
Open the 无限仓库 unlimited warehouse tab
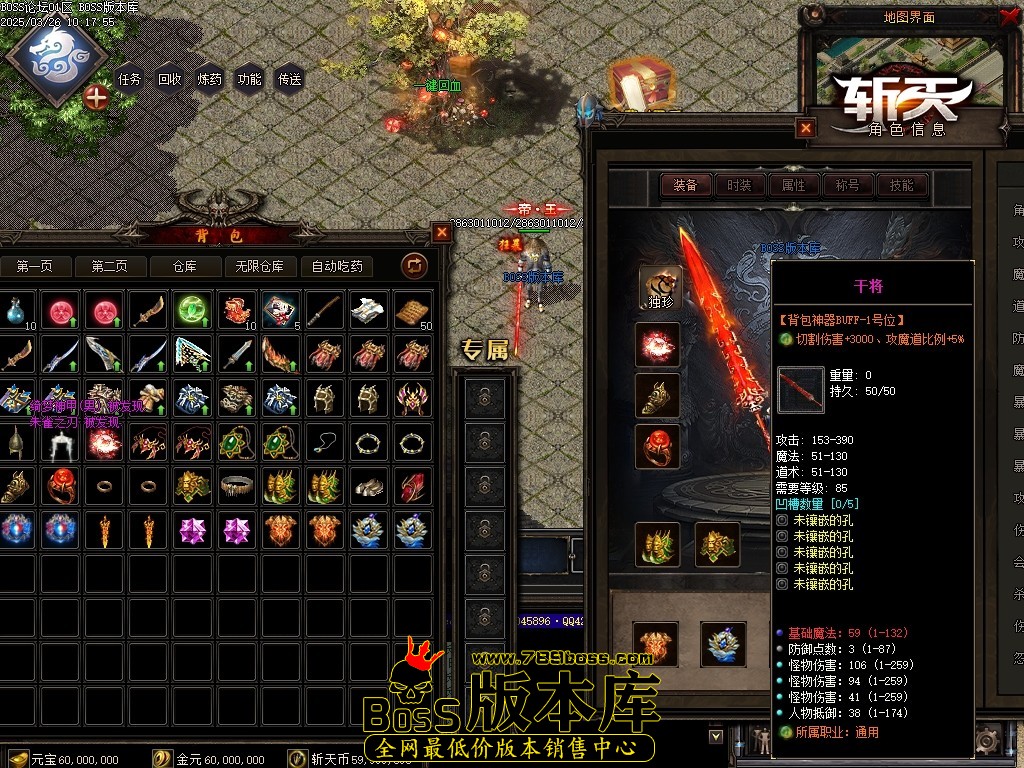260,266
